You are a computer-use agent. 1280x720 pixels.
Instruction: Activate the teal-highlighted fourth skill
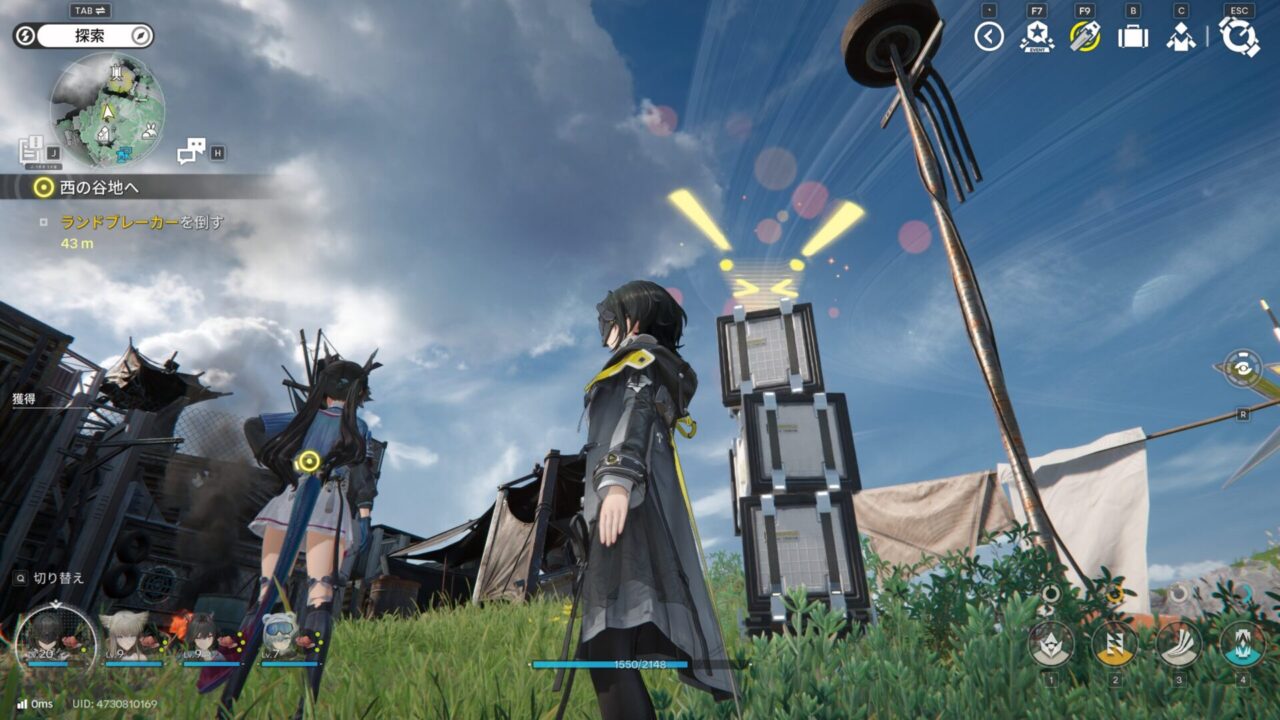tap(1243, 642)
